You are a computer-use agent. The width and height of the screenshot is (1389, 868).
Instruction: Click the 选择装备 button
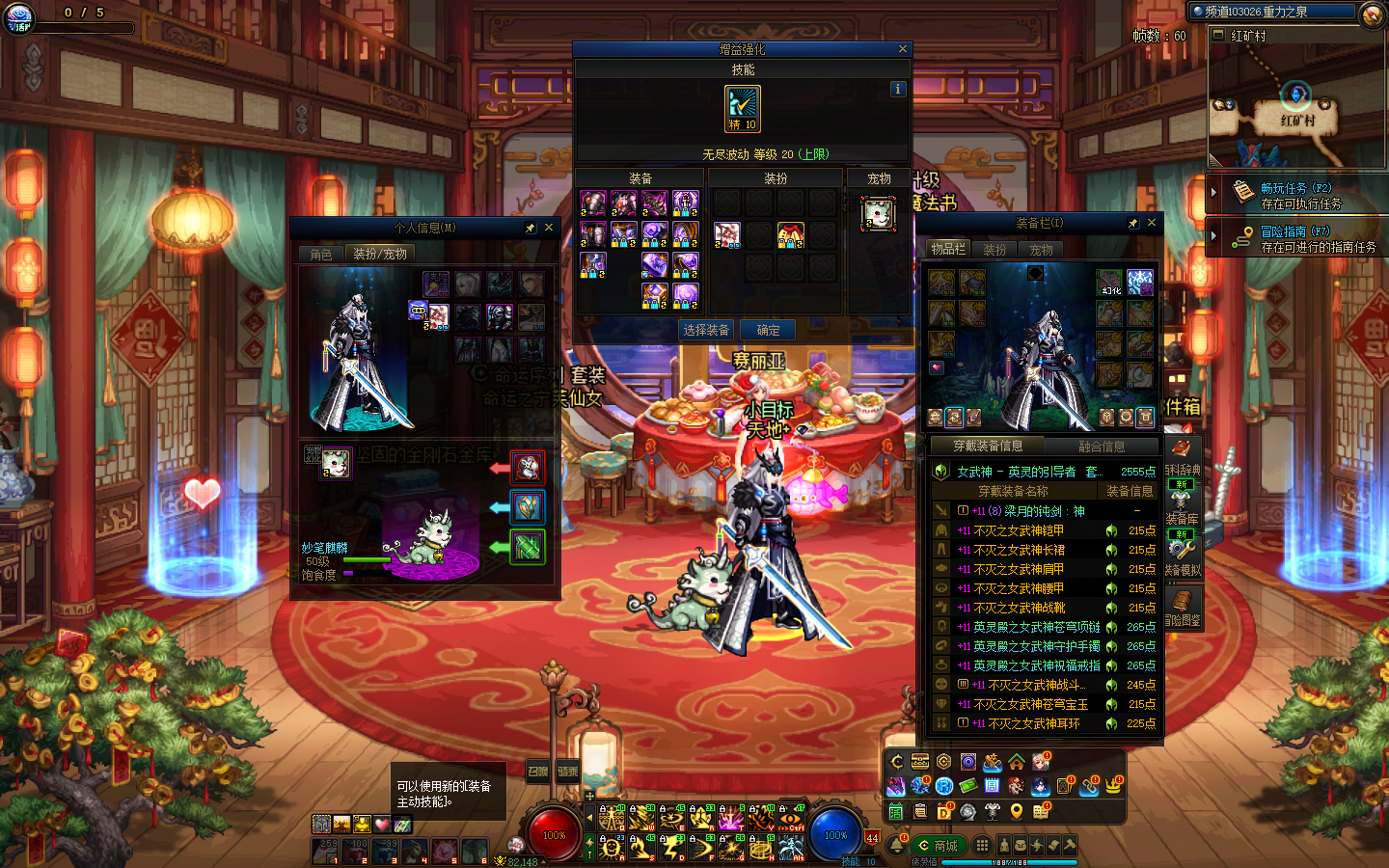[706, 330]
